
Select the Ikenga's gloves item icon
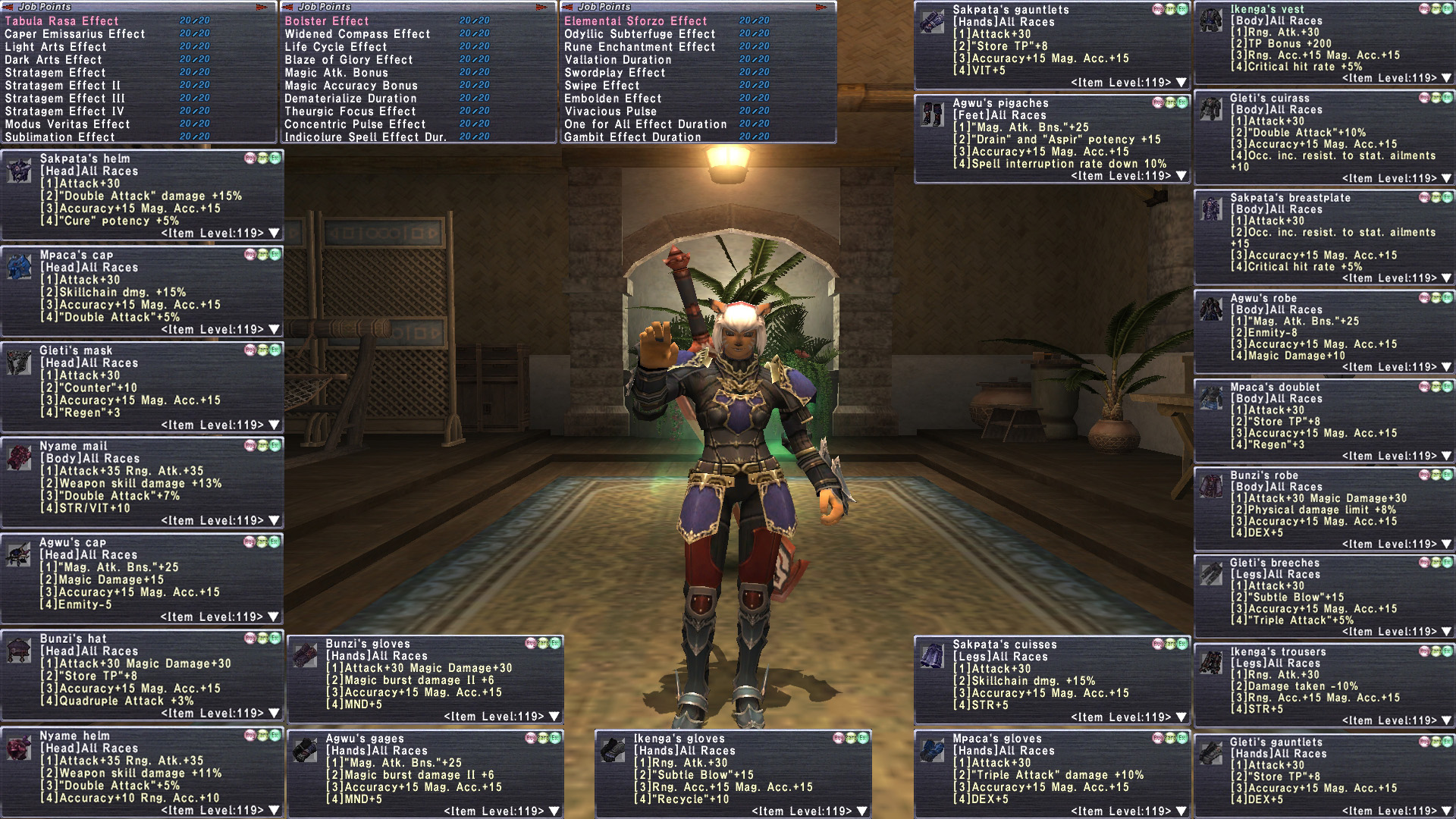point(613,750)
